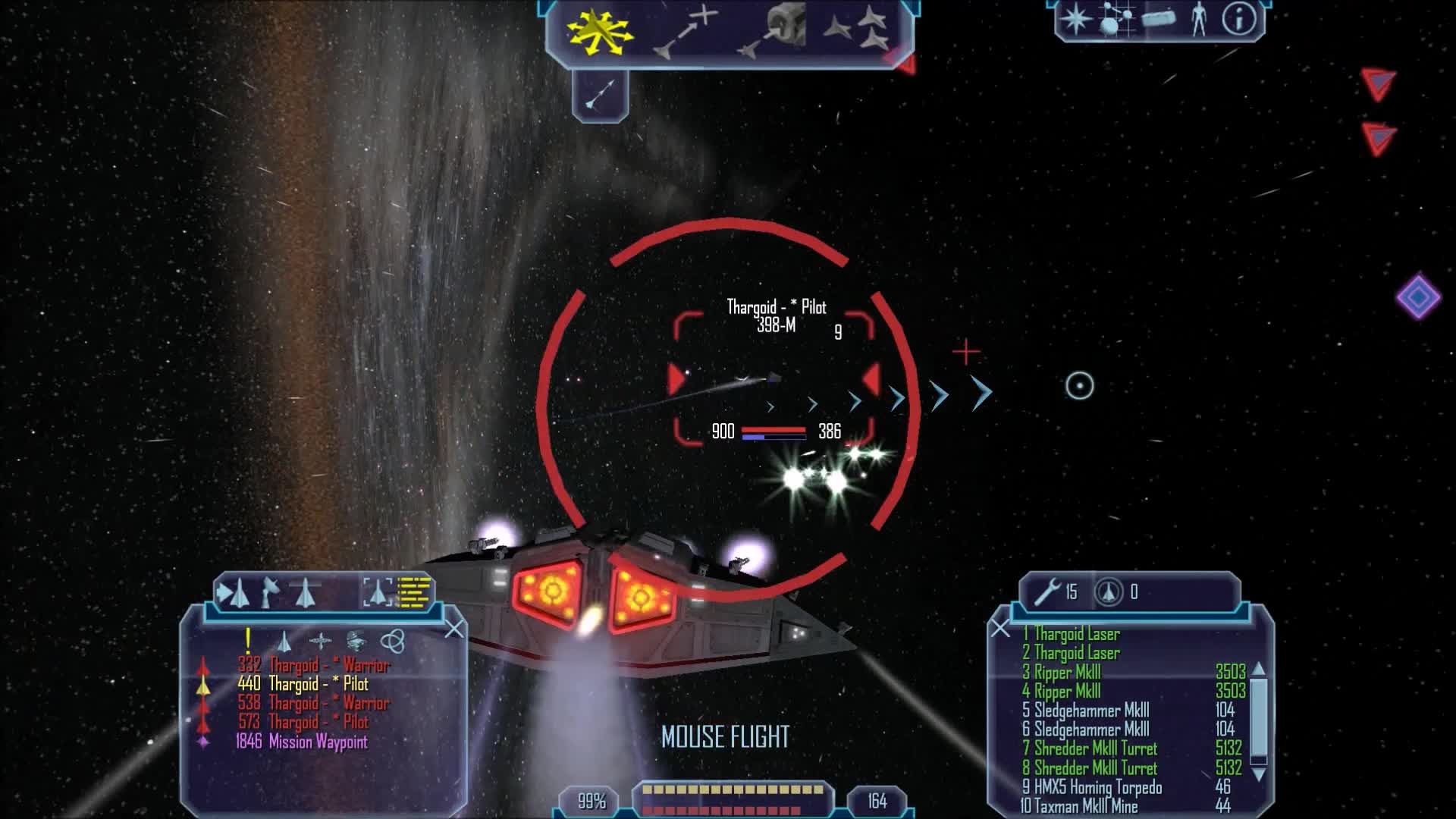This screenshot has width=1456, height=819.
Task: Open the radar dish sensor tab
Action: (x=271, y=591)
